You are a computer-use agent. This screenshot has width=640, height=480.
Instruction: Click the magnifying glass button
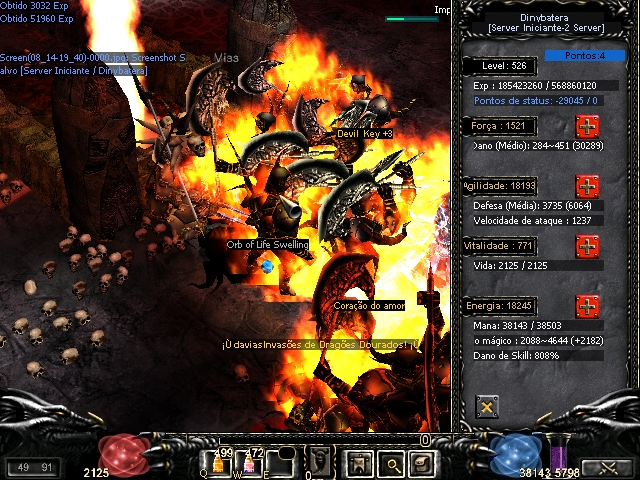391,463
